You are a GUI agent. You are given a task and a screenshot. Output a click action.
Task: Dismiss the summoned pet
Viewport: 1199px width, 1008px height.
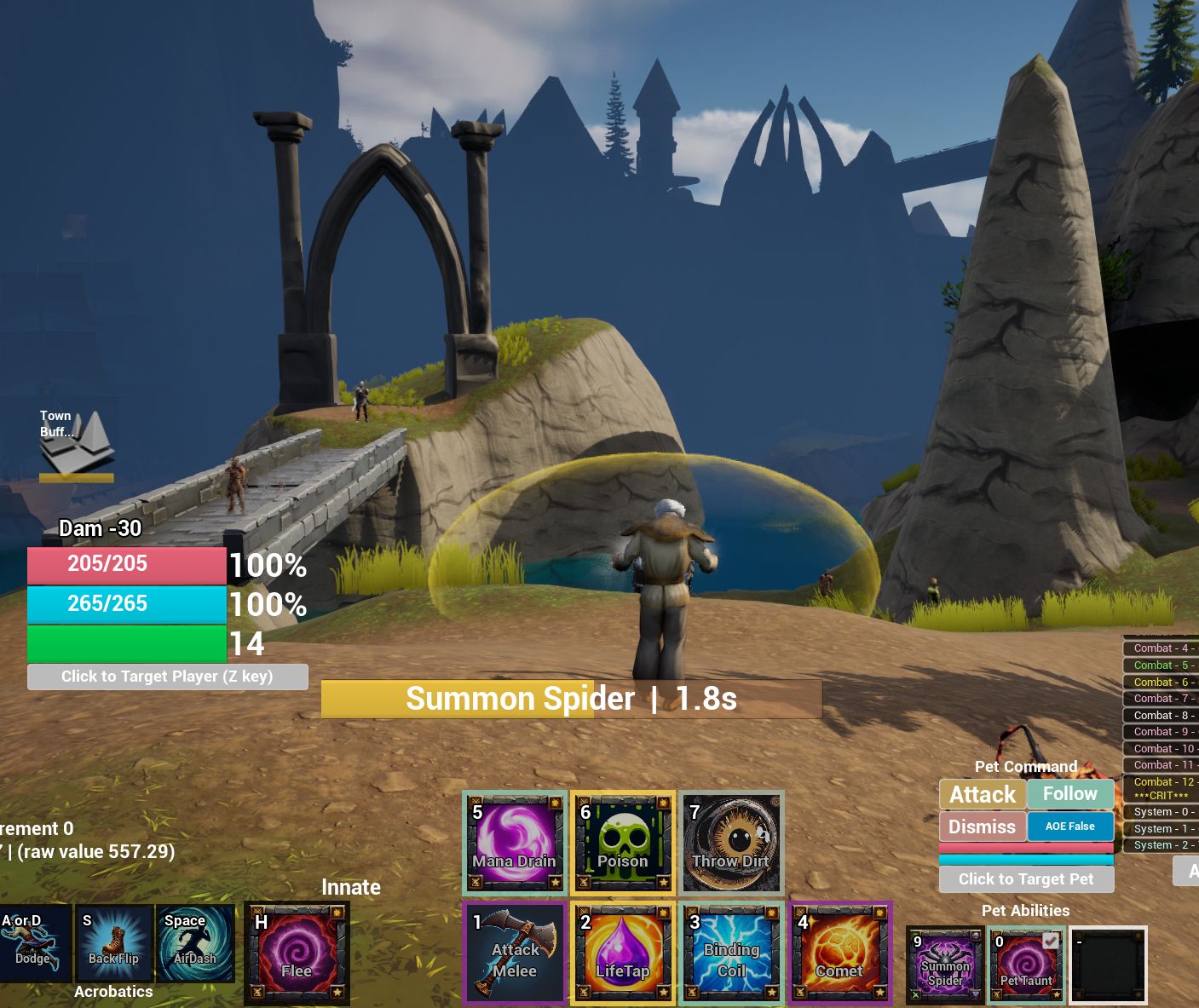pos(983,827)
